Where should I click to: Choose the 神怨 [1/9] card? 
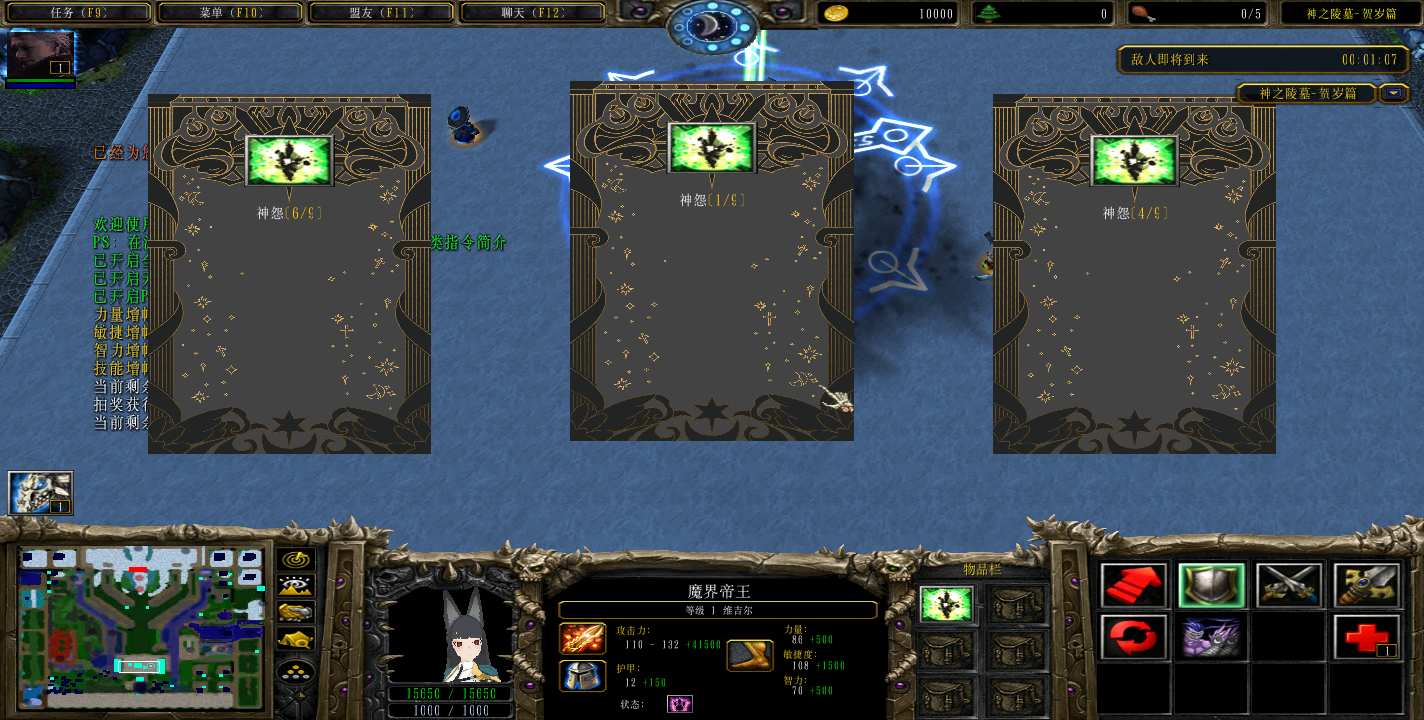click(711, 261)
